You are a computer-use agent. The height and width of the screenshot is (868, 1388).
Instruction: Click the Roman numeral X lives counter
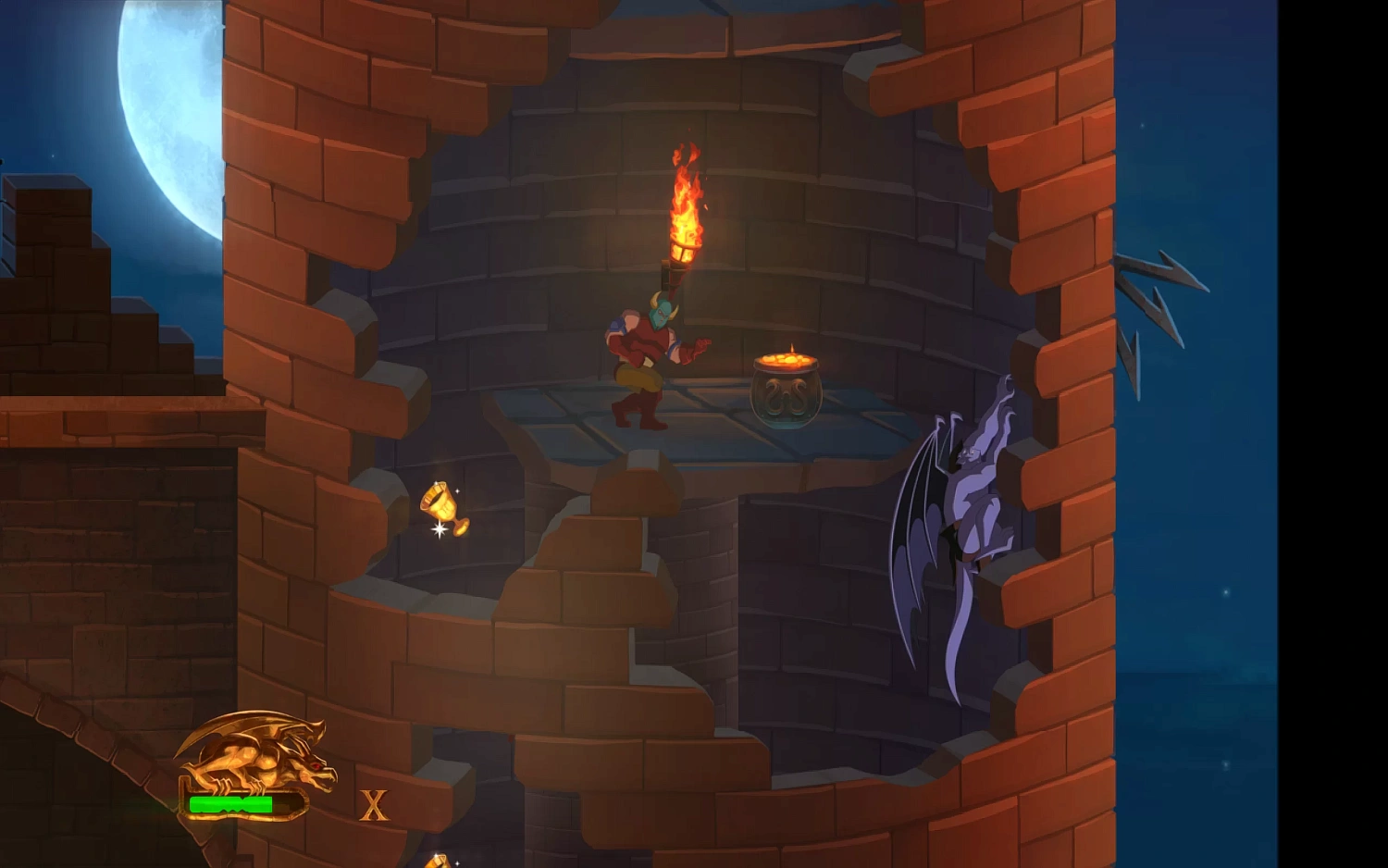pos(374,805)
